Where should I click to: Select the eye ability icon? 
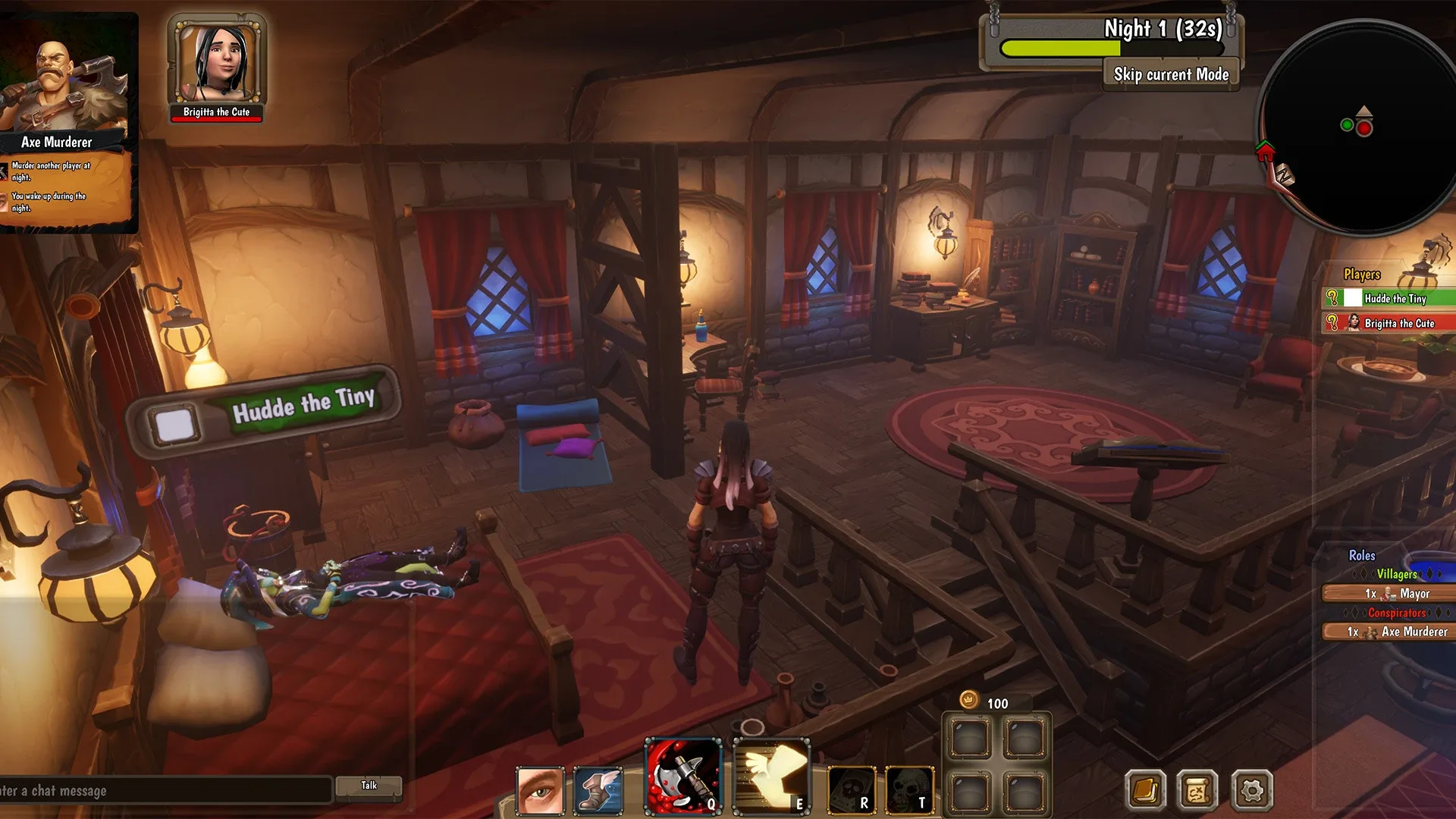click(x=540, y=791)
